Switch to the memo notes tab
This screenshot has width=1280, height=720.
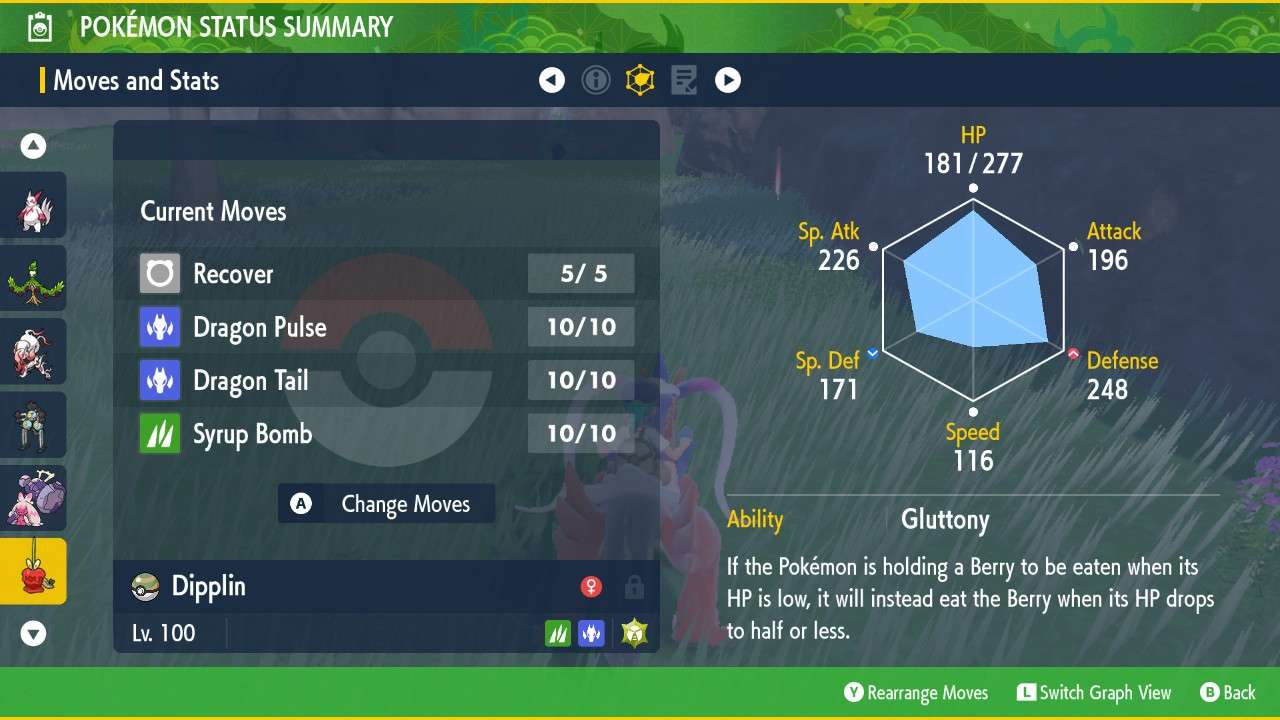[x=684, y=80]
